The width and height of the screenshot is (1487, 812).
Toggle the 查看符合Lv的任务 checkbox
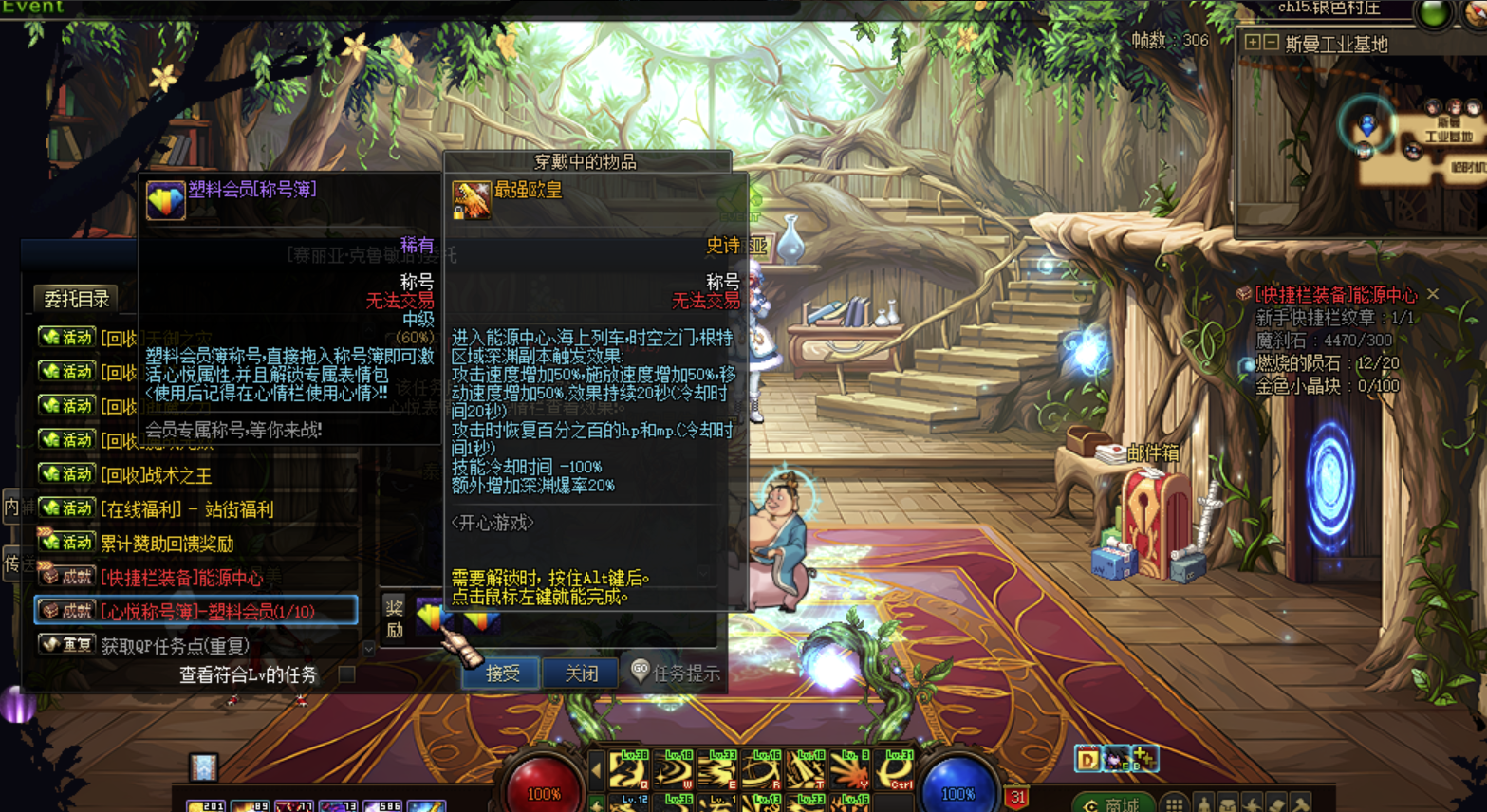[x=347, y=674]
